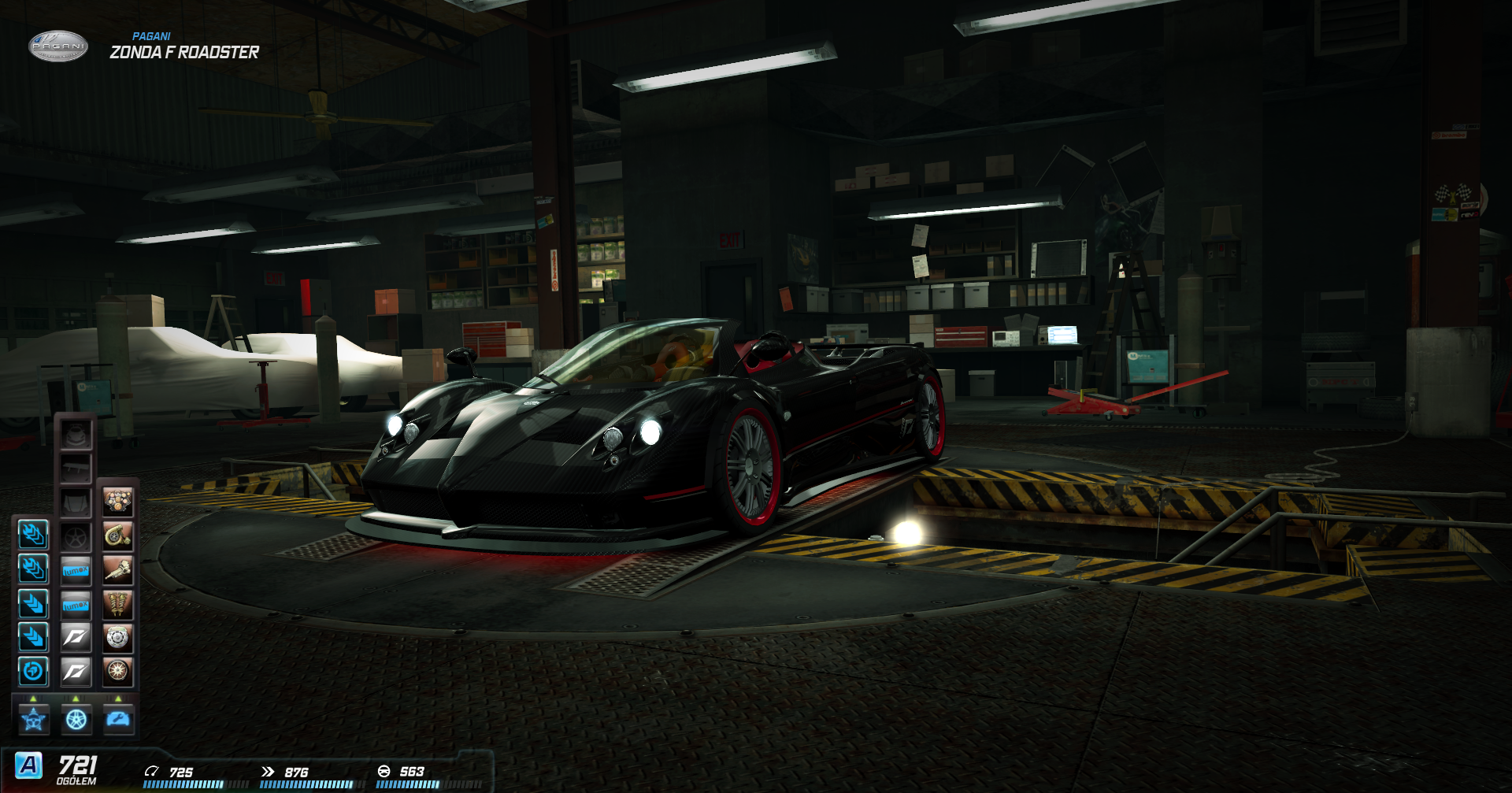Select the car body kit slot
The image size is (1512, 793).
[x=76, y=434]
